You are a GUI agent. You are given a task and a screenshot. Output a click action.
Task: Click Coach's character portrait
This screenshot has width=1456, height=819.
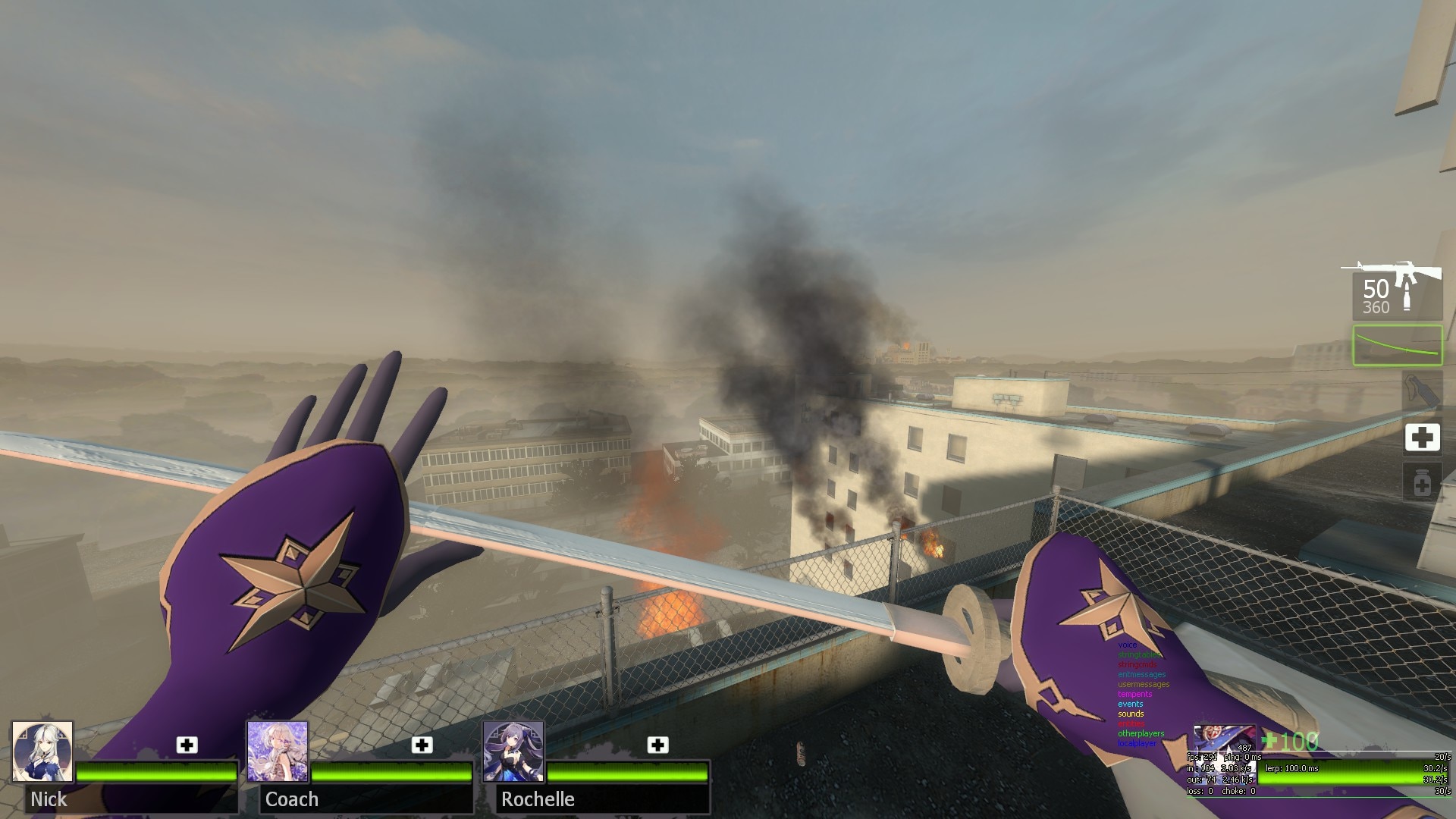(278, 752)
